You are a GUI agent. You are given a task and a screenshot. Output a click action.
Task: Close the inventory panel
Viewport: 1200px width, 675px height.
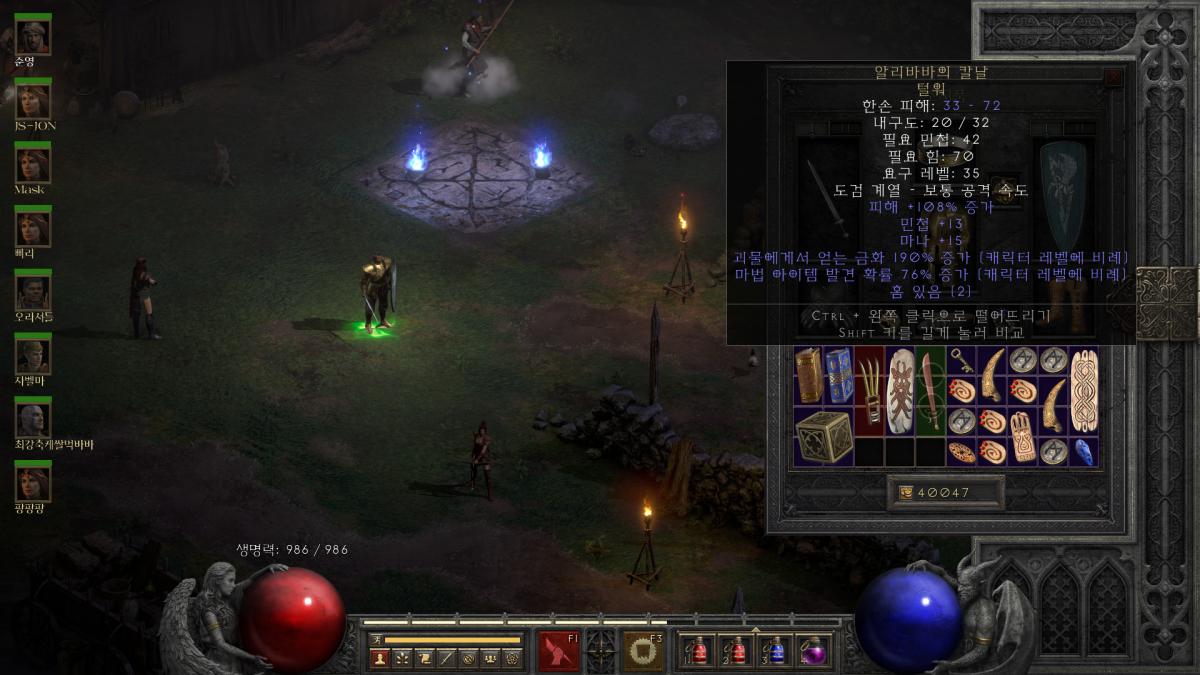tap(1113, 75)
